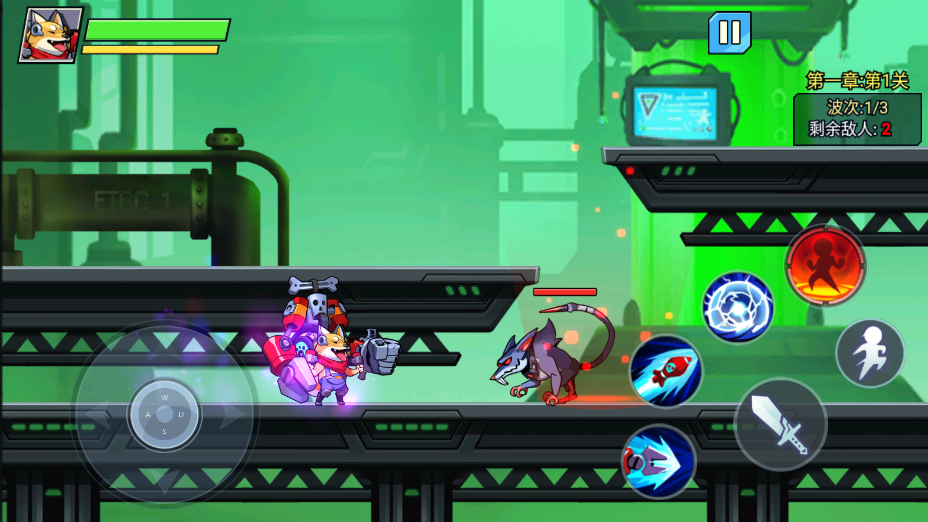Fire the red rocket skill
This screenshot has height=522, width=928.
666,371
